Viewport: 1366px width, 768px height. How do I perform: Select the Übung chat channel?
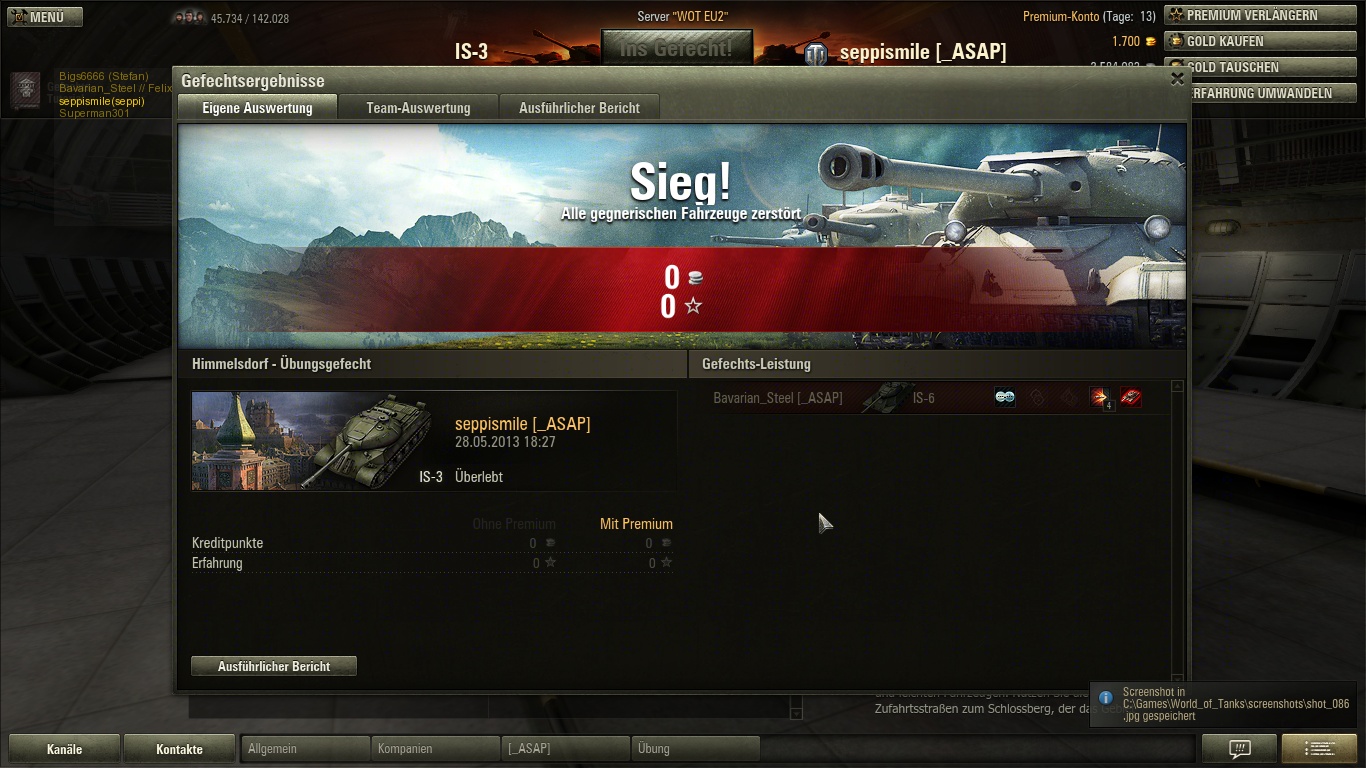point(695,749)
